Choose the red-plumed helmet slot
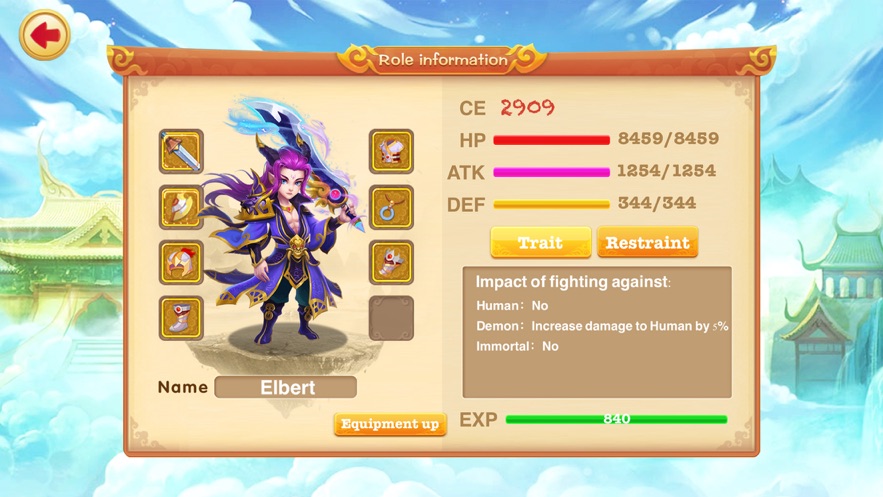 click(x=181, y=263)
